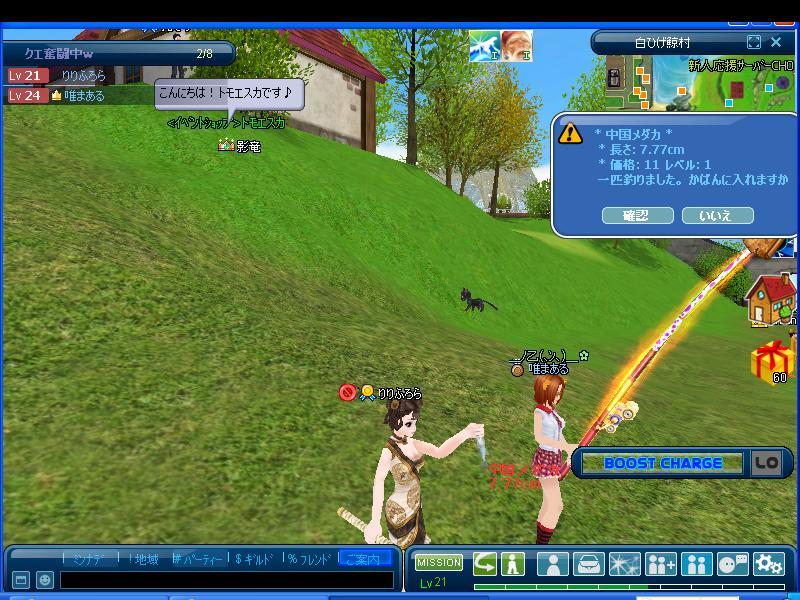The image size is (800, 600).
Task: Focus the chat text input field
Action: [226, 579]
